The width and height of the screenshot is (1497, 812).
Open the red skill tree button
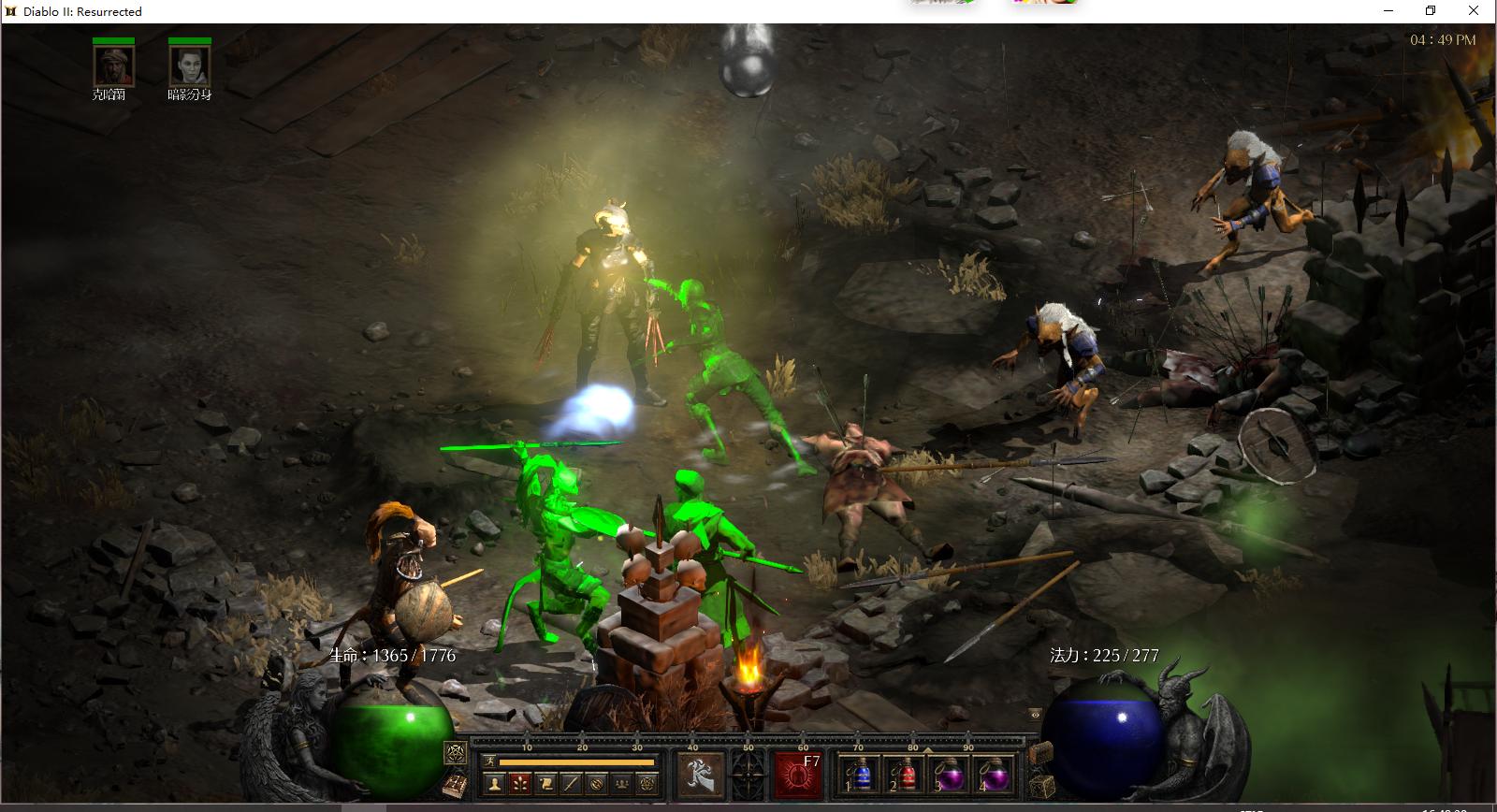(x=520, y=785)
